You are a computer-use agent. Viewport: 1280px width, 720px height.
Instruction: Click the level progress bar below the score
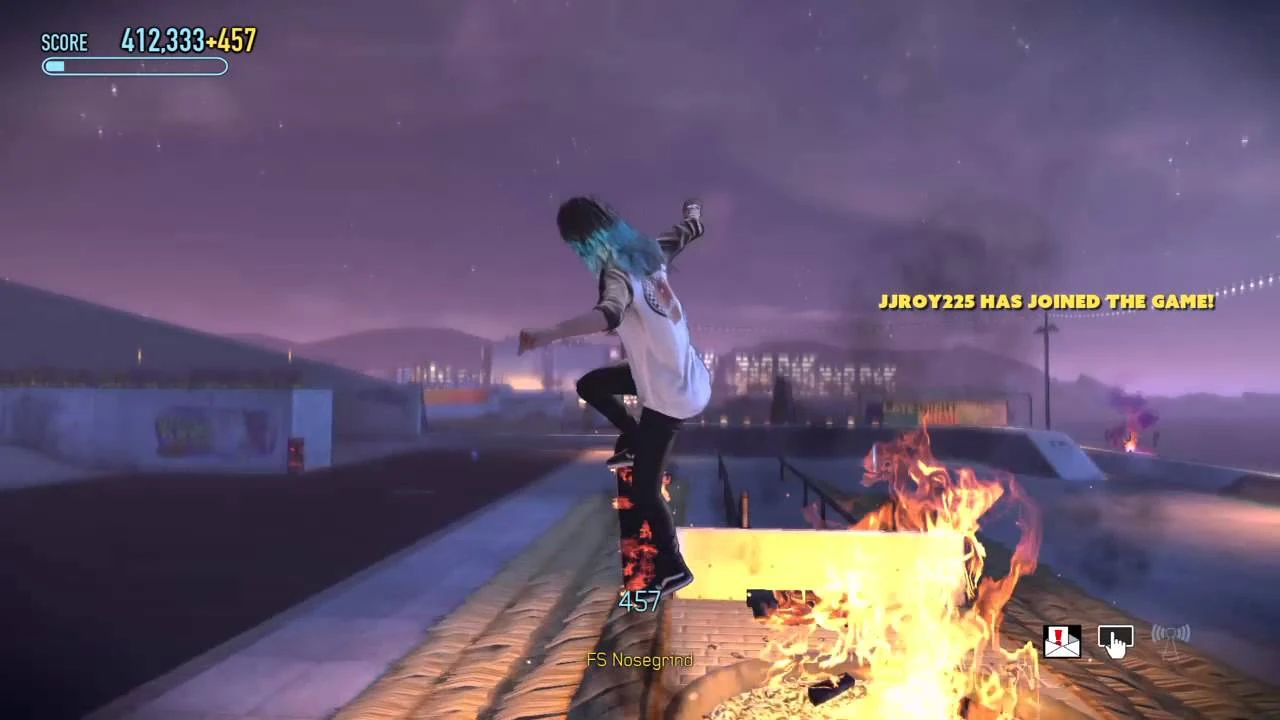[135, 66]
